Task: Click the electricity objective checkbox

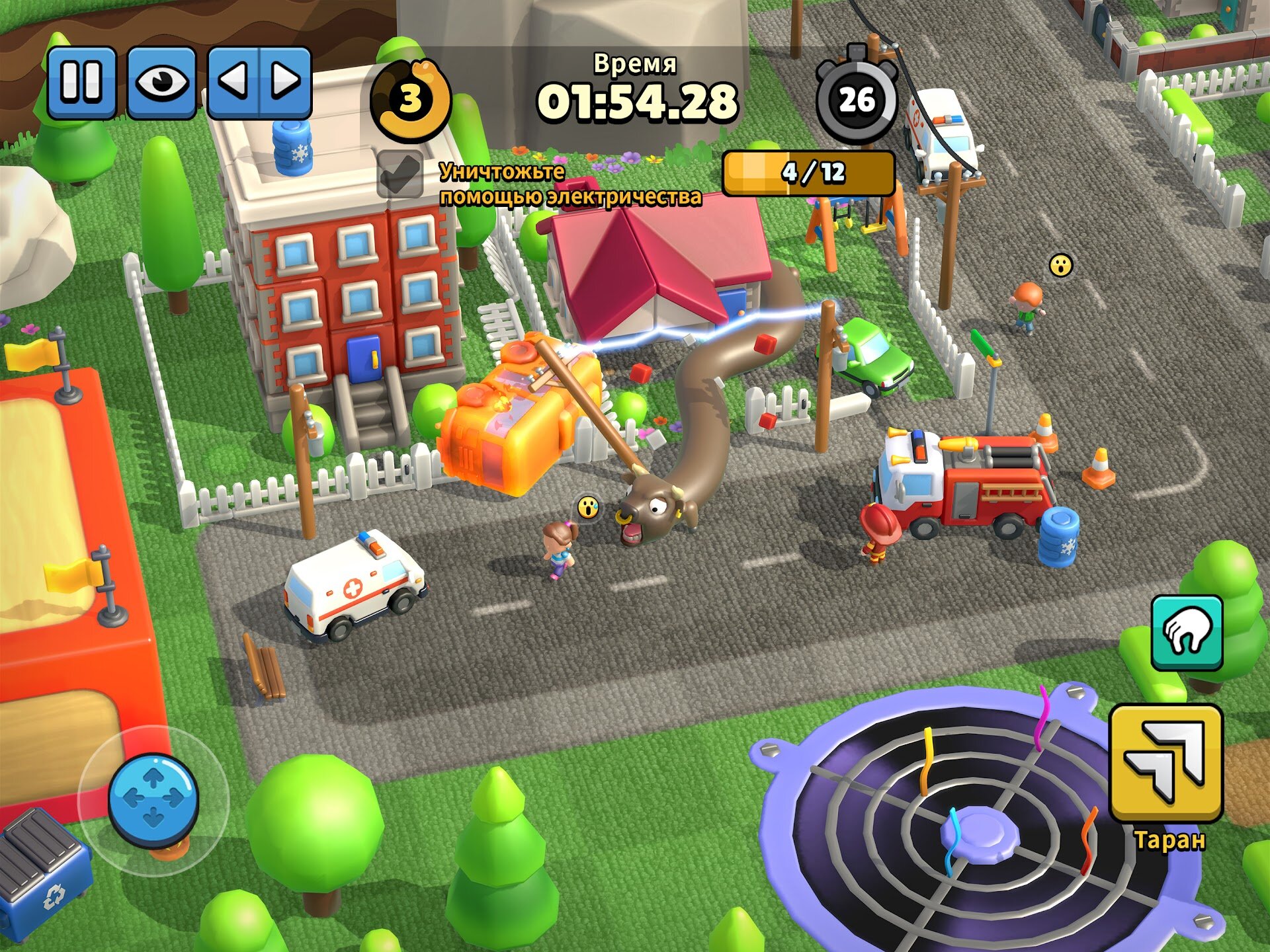Action: tap(400, 174)
